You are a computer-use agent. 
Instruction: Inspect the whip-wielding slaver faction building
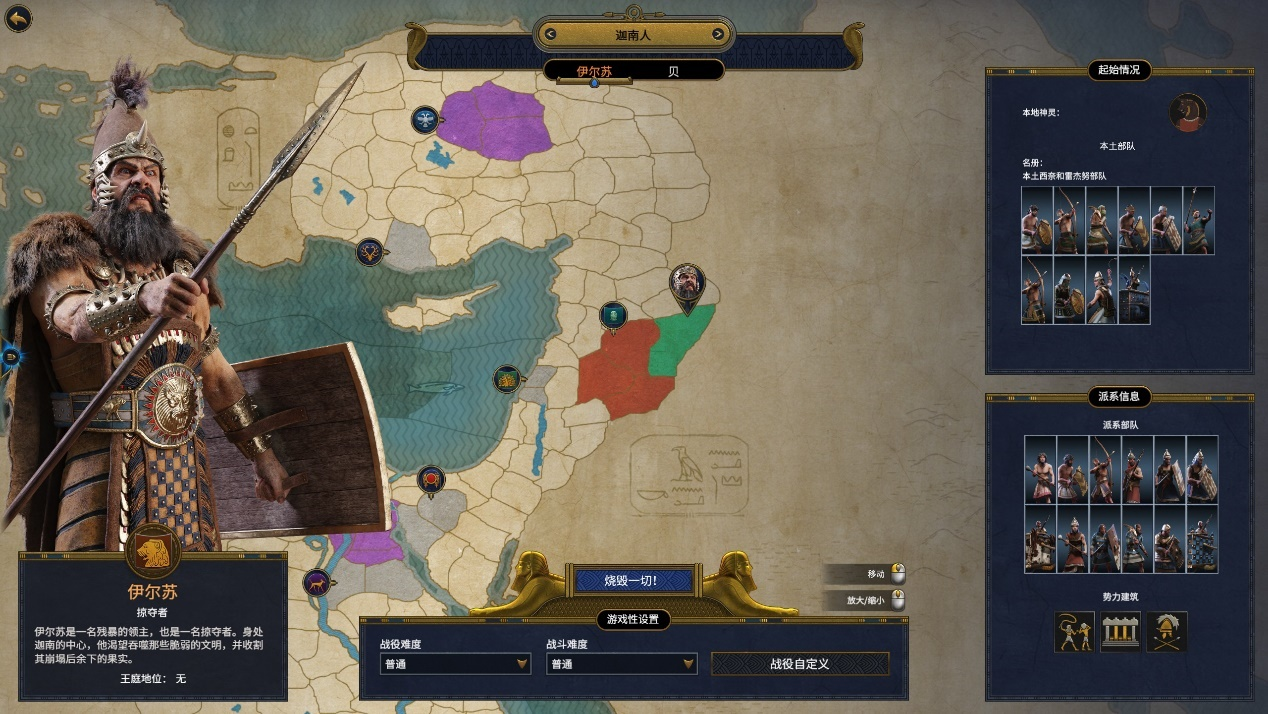(1074, 632)
